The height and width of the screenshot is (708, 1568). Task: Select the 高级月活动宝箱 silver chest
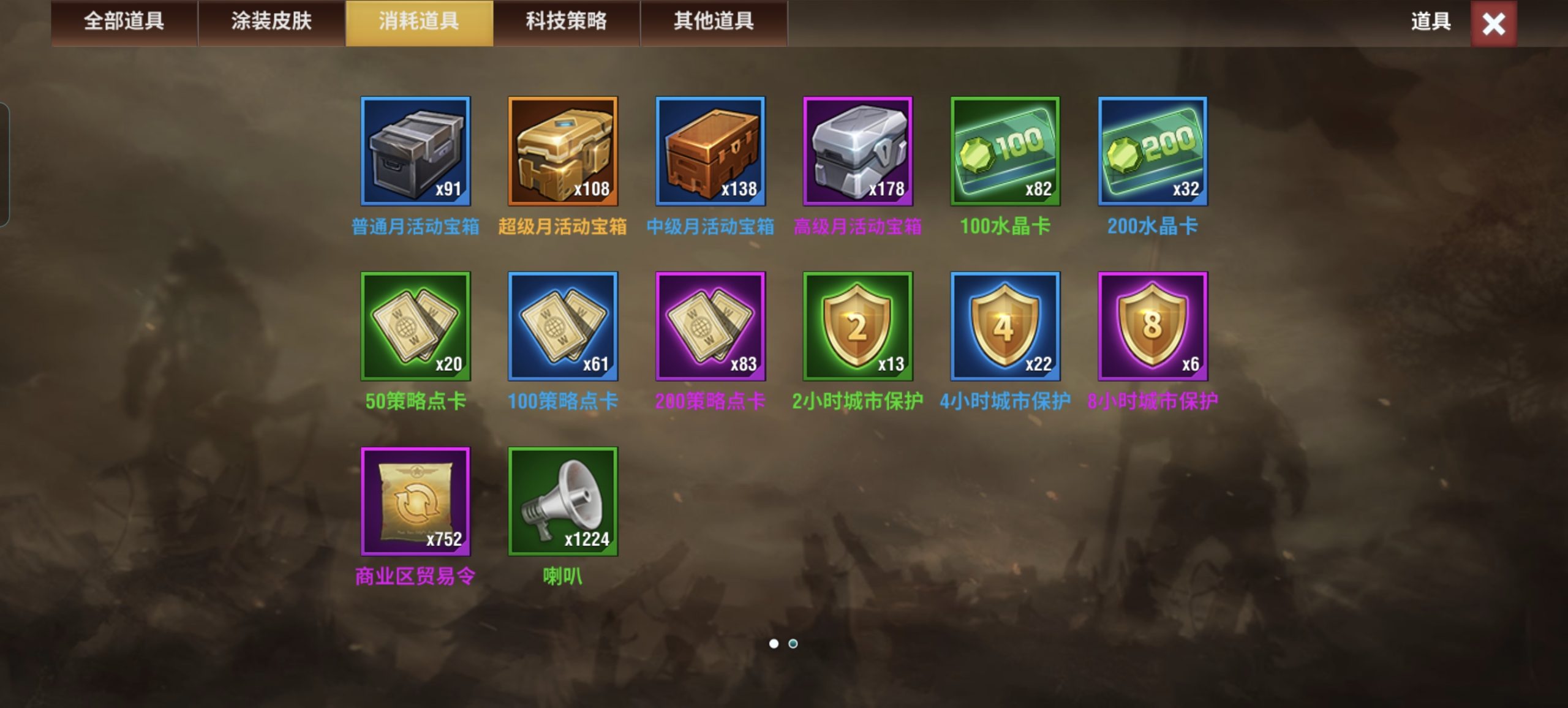(858, 153)
